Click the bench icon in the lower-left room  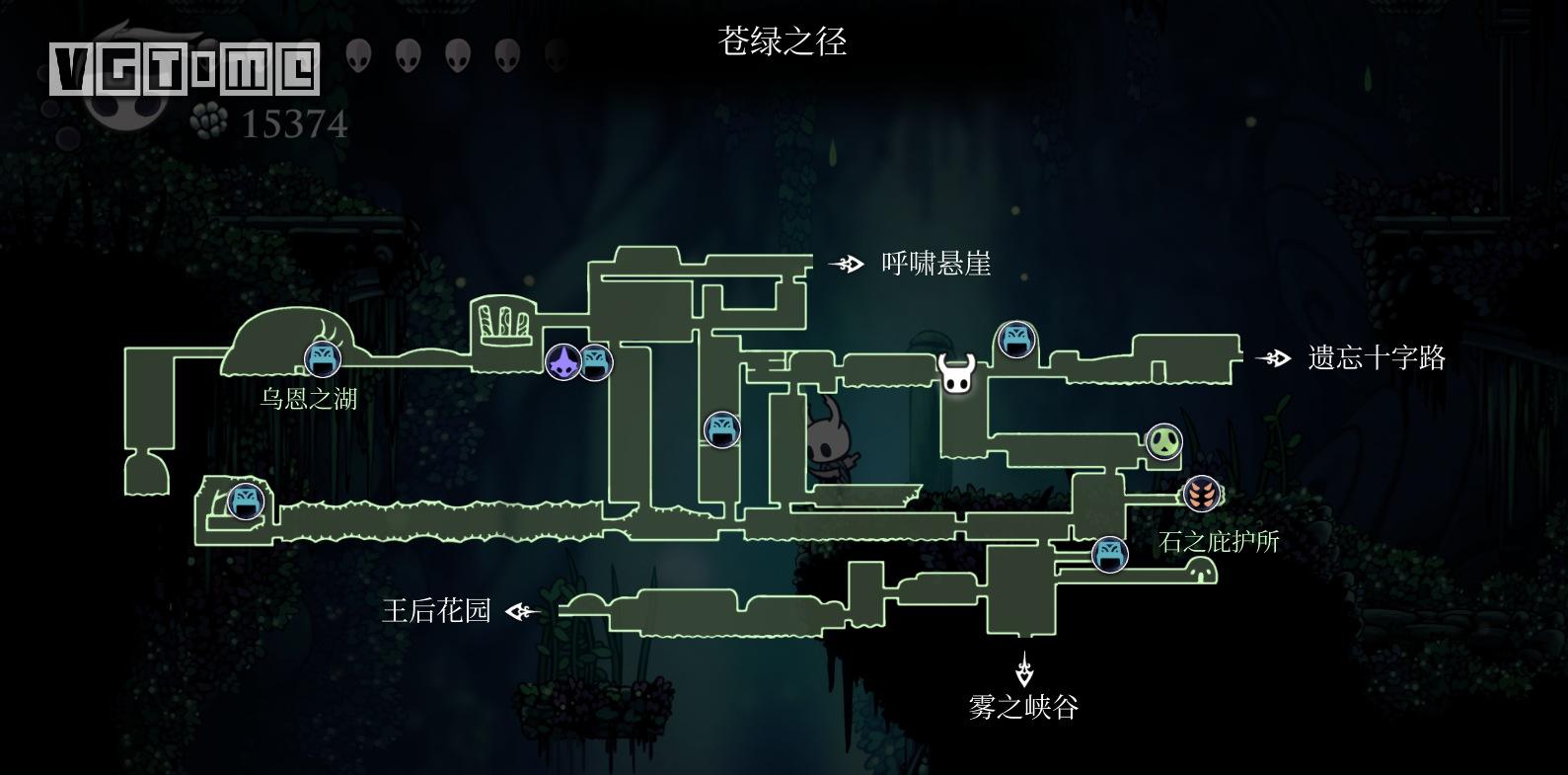245,502
